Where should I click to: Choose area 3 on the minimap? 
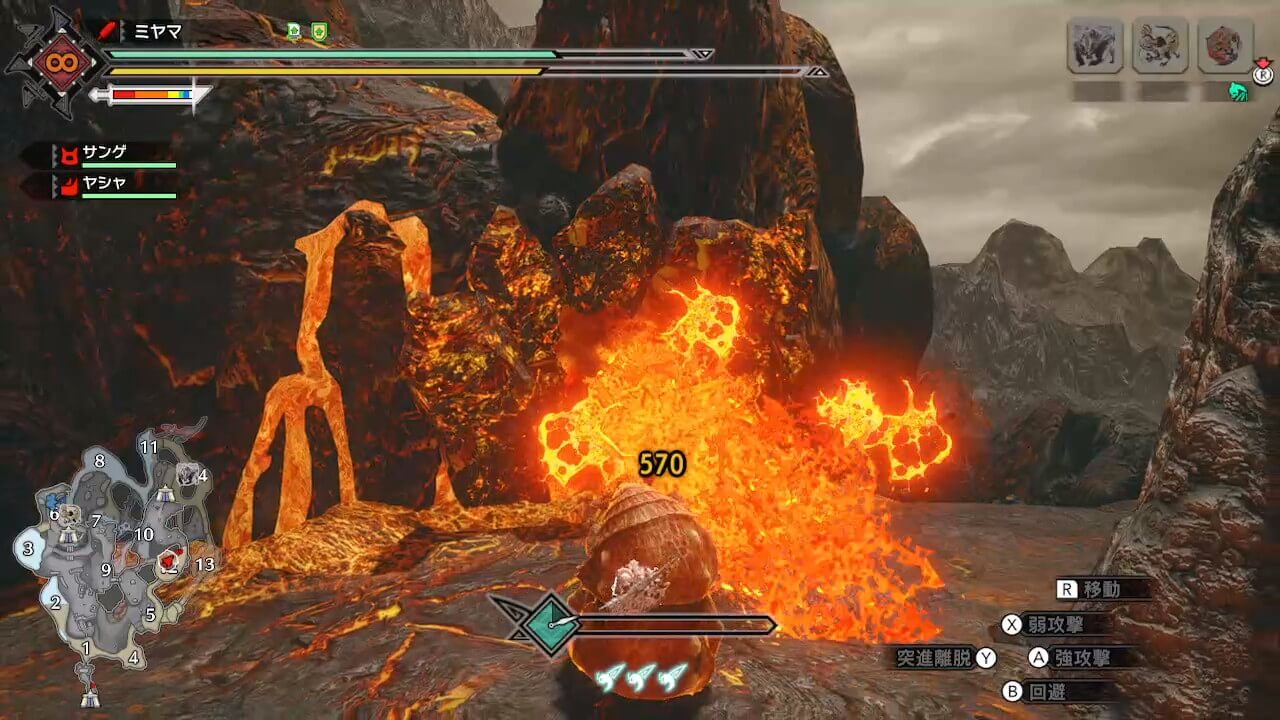(x=28, y=548)
